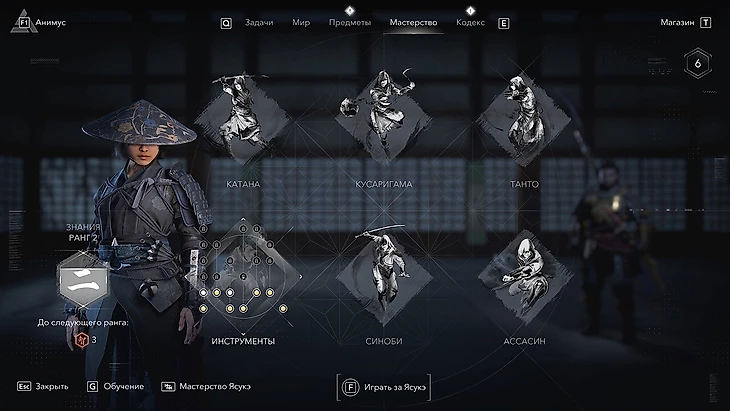Open the Обучение tutorial
The image size is (730, 411).
(116, 386)
